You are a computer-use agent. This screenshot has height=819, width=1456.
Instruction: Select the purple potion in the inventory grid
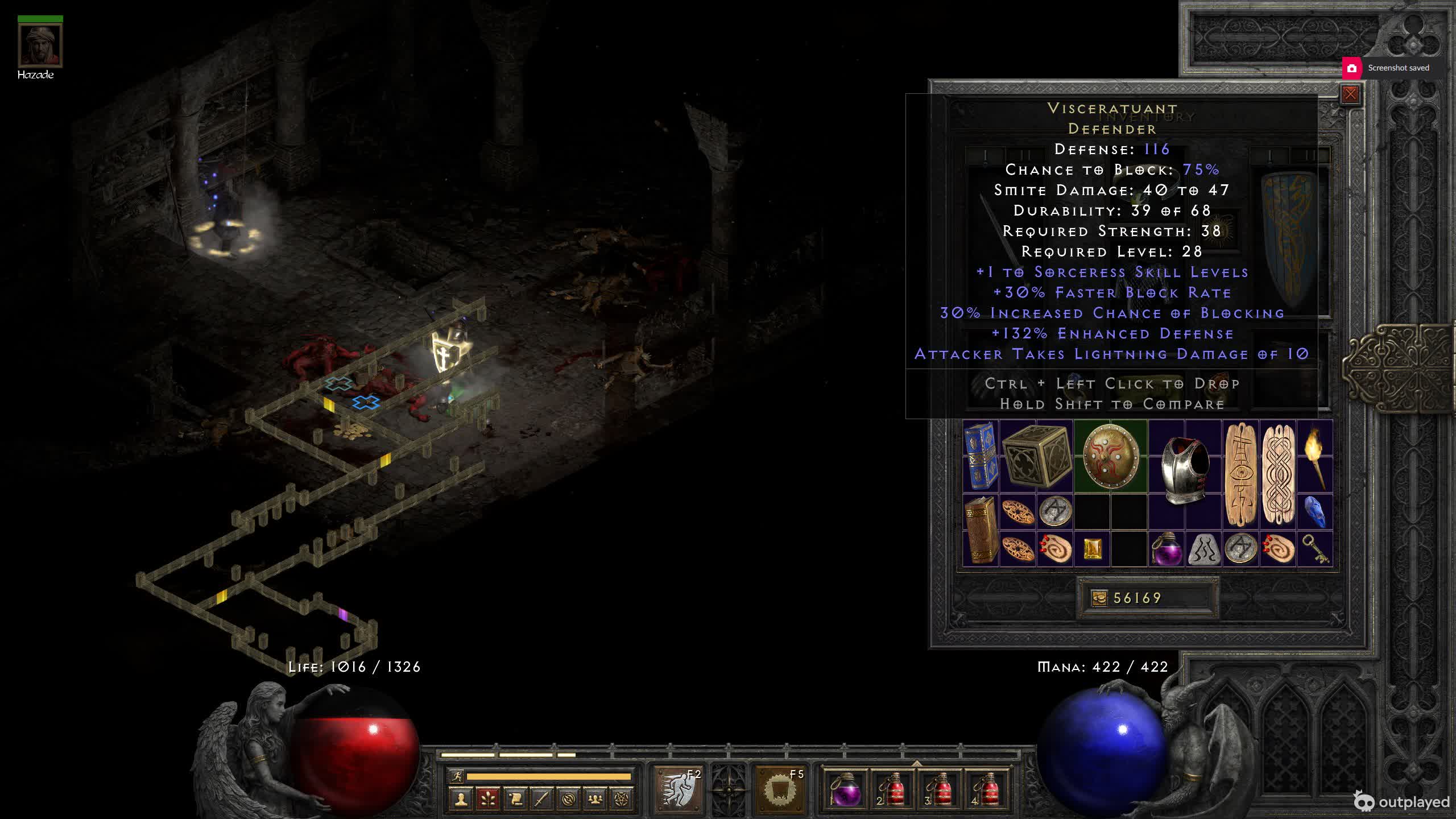pos(1167,549)
